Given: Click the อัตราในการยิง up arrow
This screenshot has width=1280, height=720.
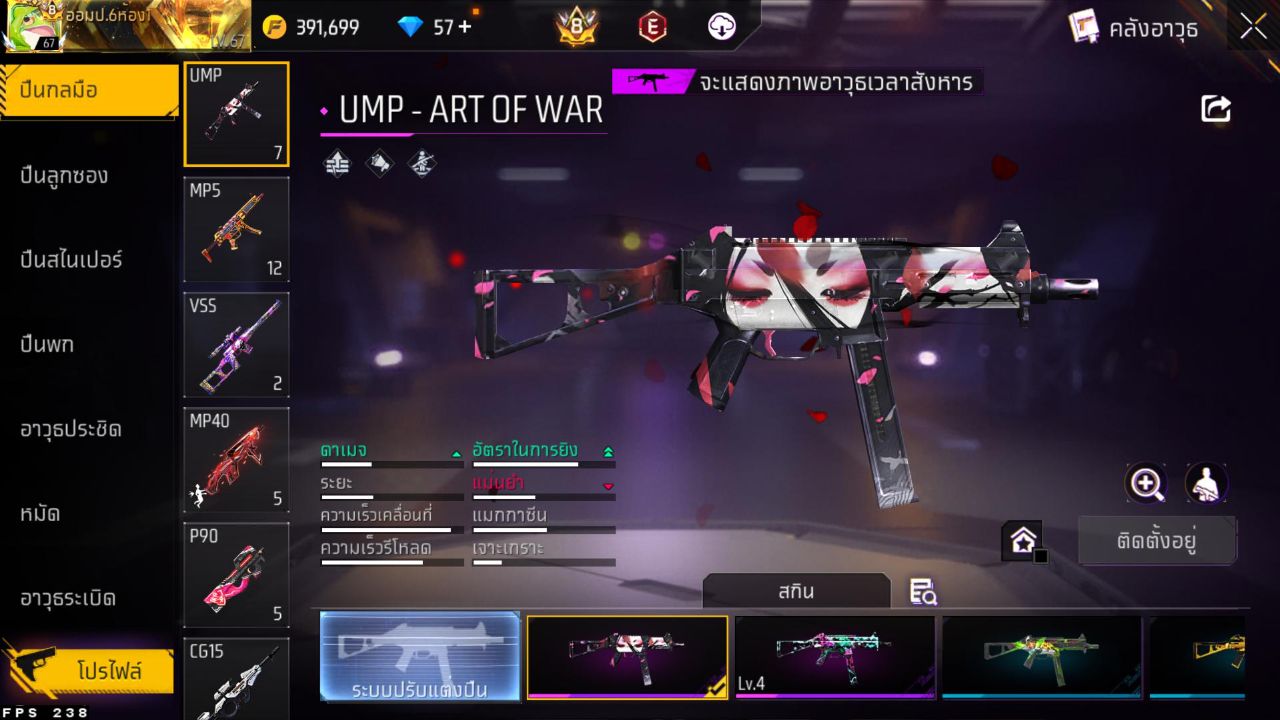Looking at the screenshot, I should (x=608, y=450).
